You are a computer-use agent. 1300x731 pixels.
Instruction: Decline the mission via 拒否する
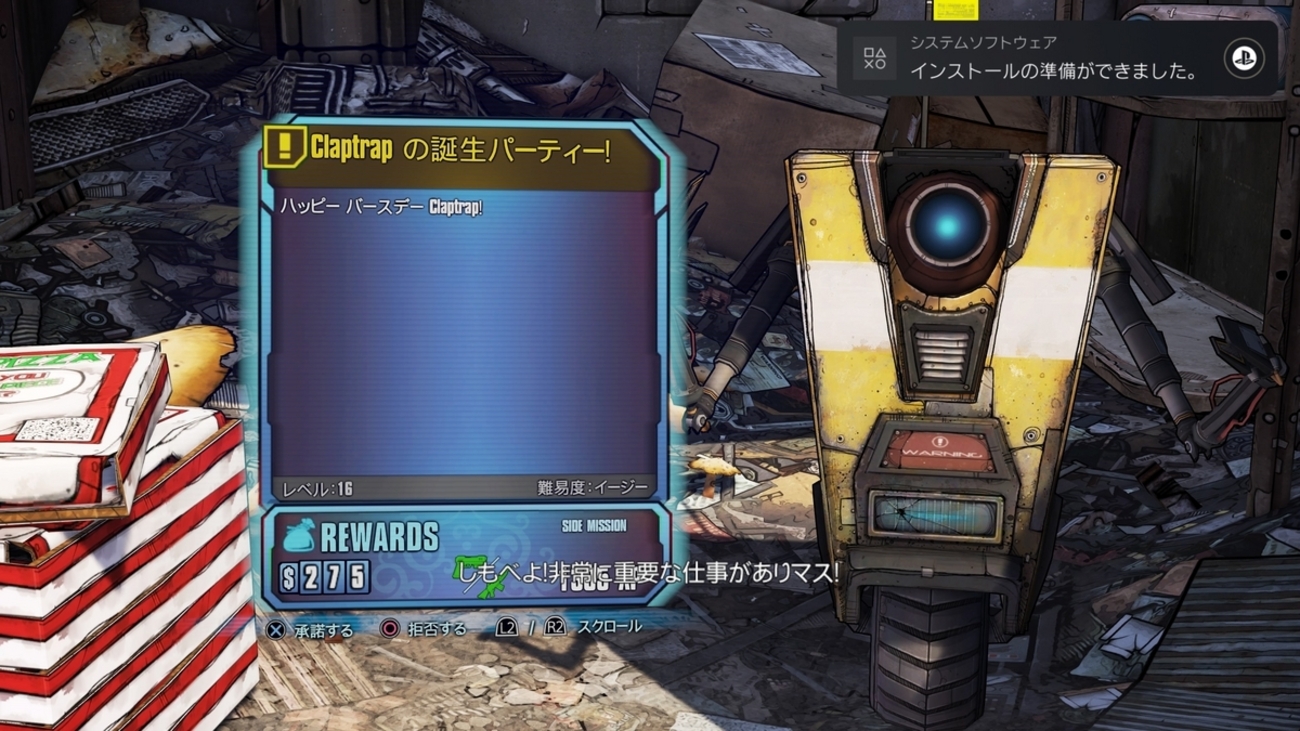pyautogui.click(x=423, y=630)
